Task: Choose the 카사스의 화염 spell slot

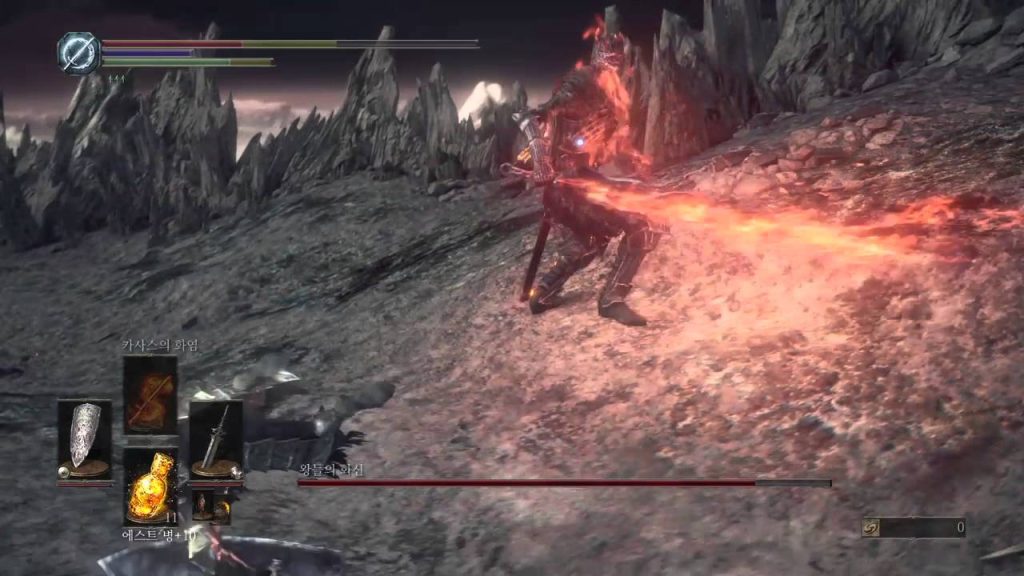Action: [x=150, y=394]
